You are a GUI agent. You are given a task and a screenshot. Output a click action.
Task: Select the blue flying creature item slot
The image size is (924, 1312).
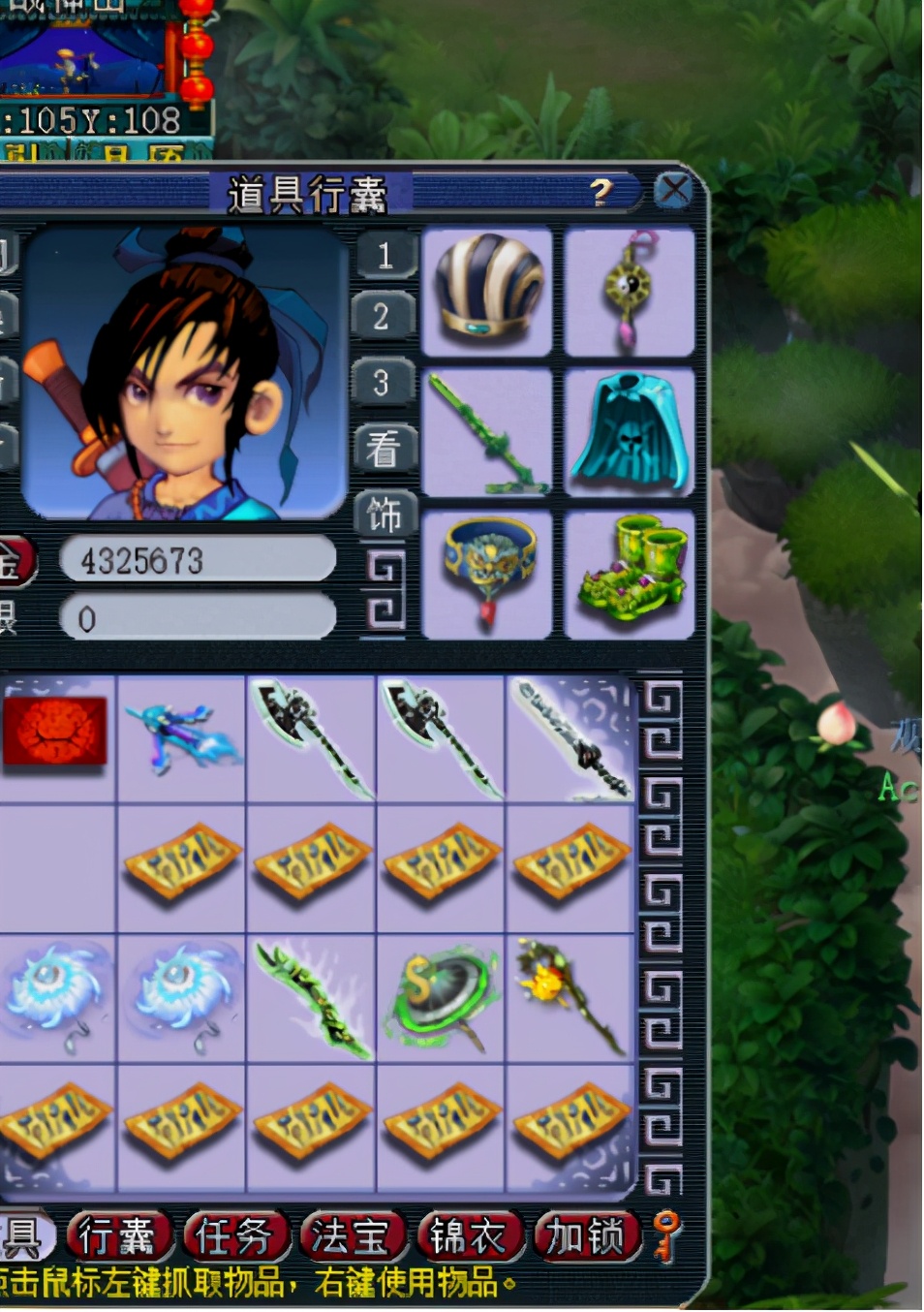tap(182, 738)
